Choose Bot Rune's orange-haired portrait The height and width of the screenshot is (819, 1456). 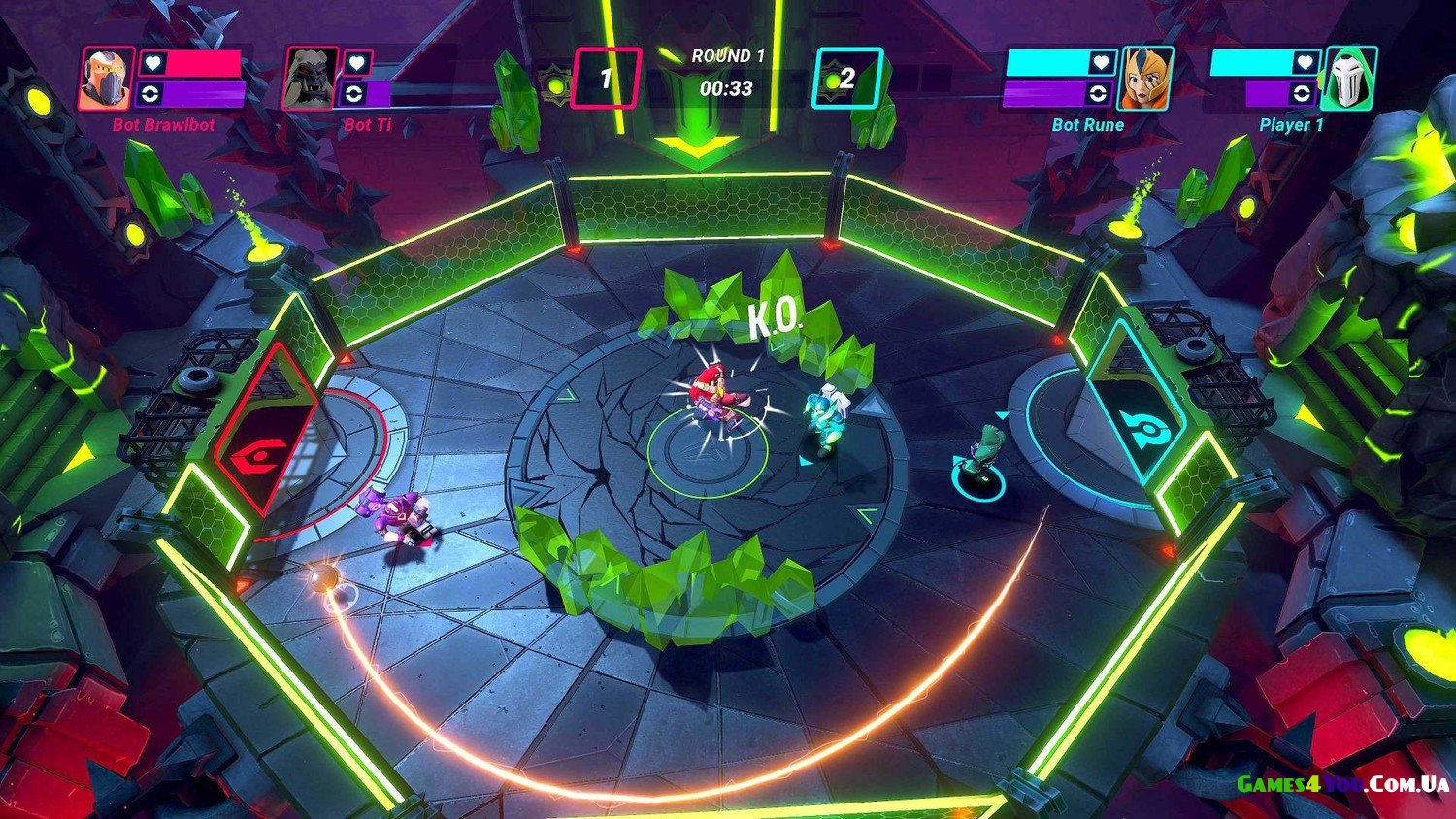[1145, 79]
